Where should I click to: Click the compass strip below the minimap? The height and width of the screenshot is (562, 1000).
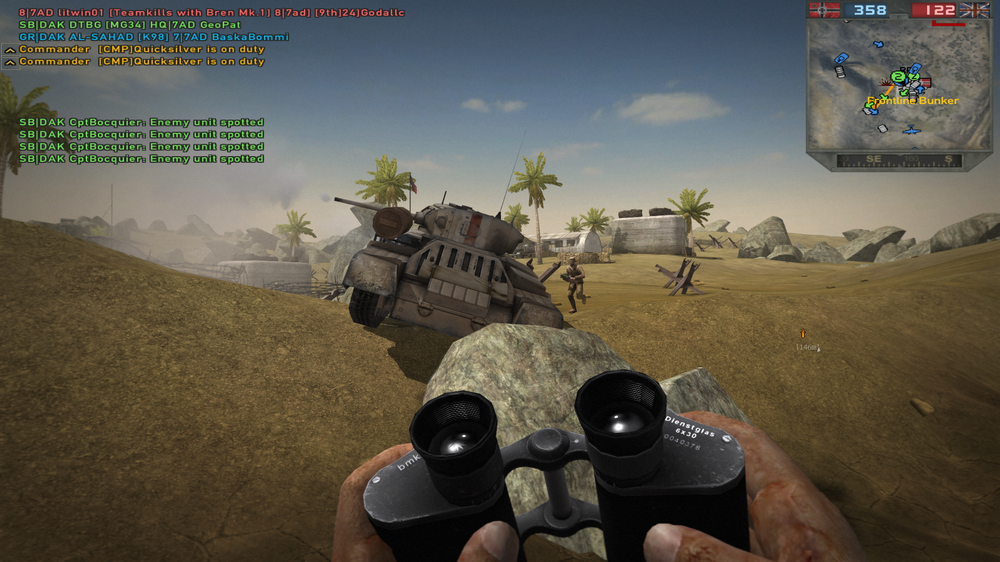coord(898,160)
